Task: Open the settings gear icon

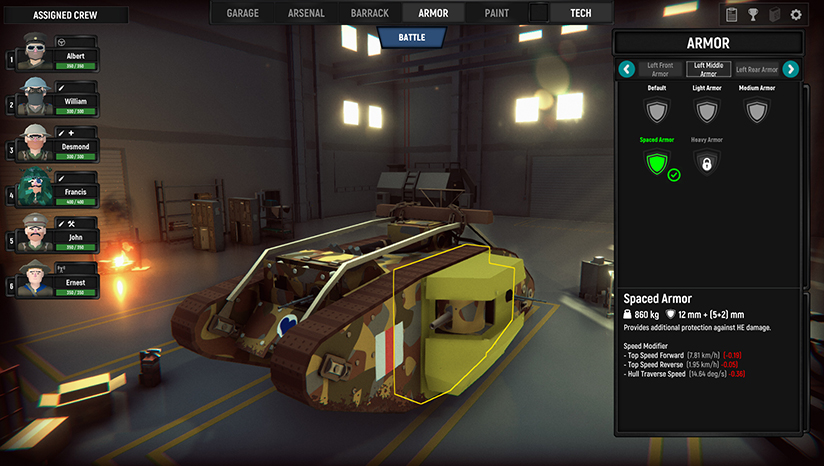Action: [796, 15]
